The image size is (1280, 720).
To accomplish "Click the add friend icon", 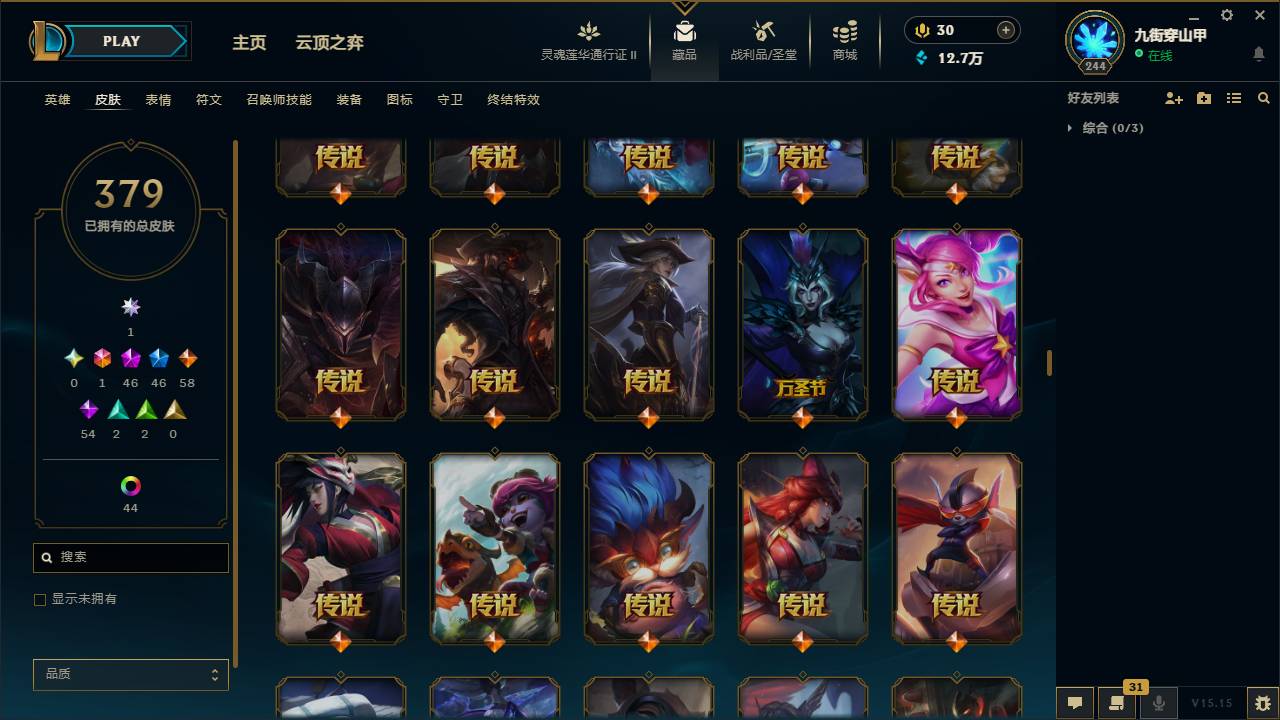I will pos(1172,97).
